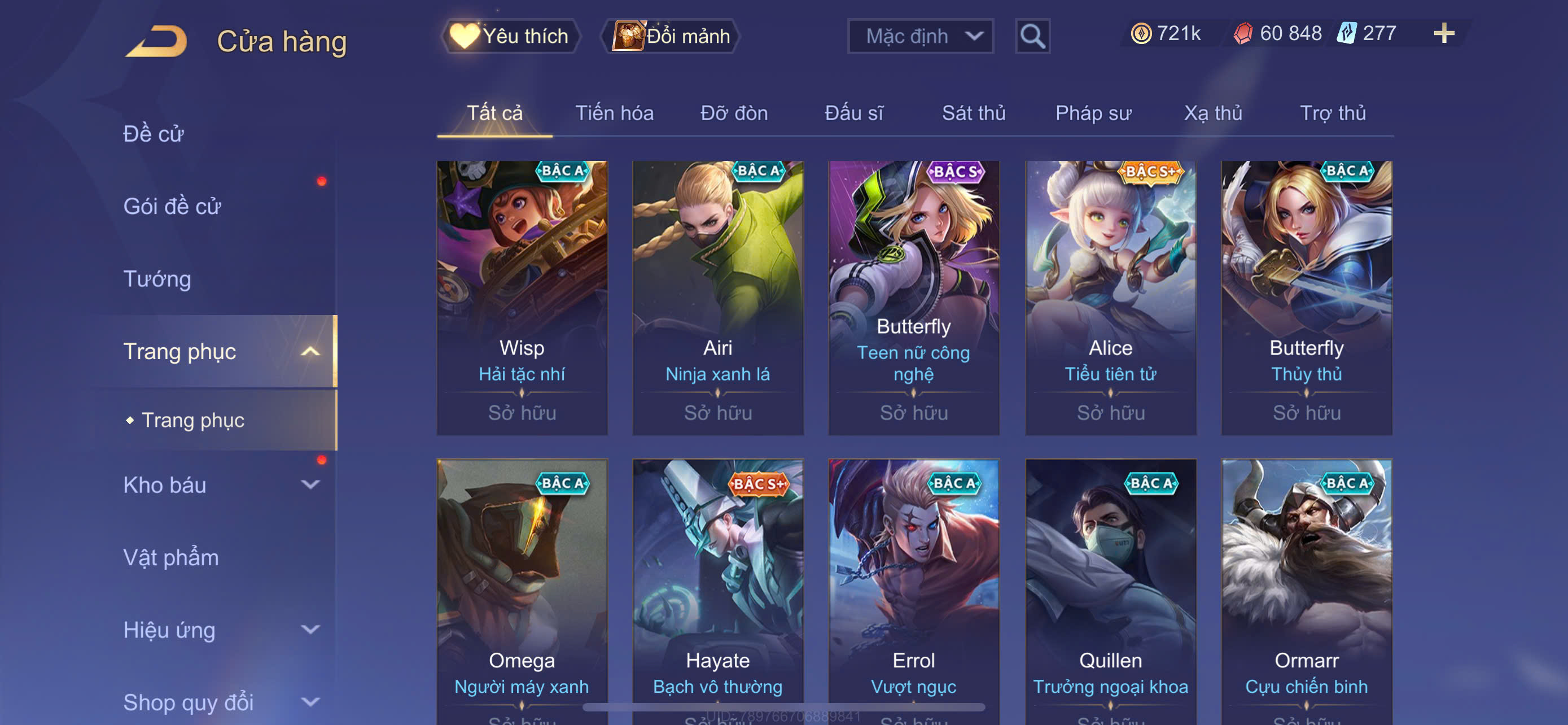Open the Mặc định sort dropdown
Screen dimensions: 1568x725
coord(919,36)
